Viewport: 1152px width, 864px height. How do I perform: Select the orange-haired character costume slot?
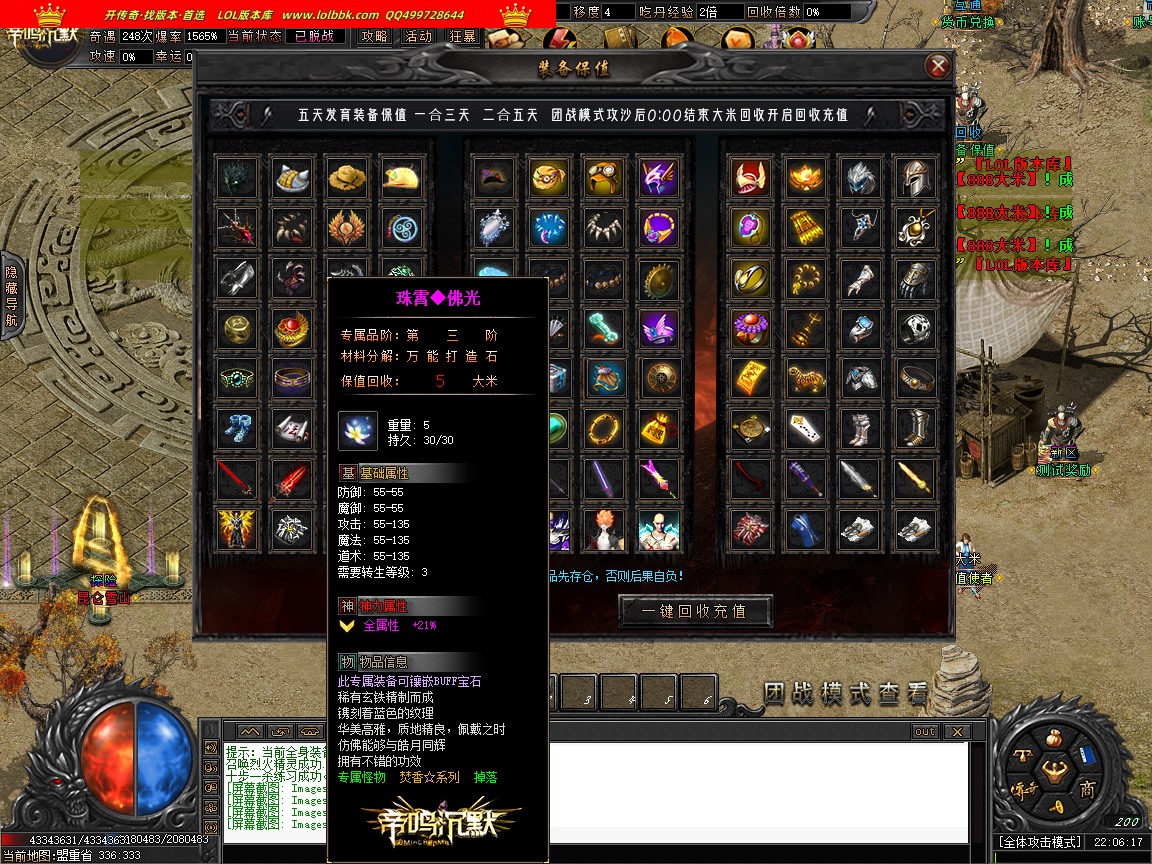tap(604, 529)
